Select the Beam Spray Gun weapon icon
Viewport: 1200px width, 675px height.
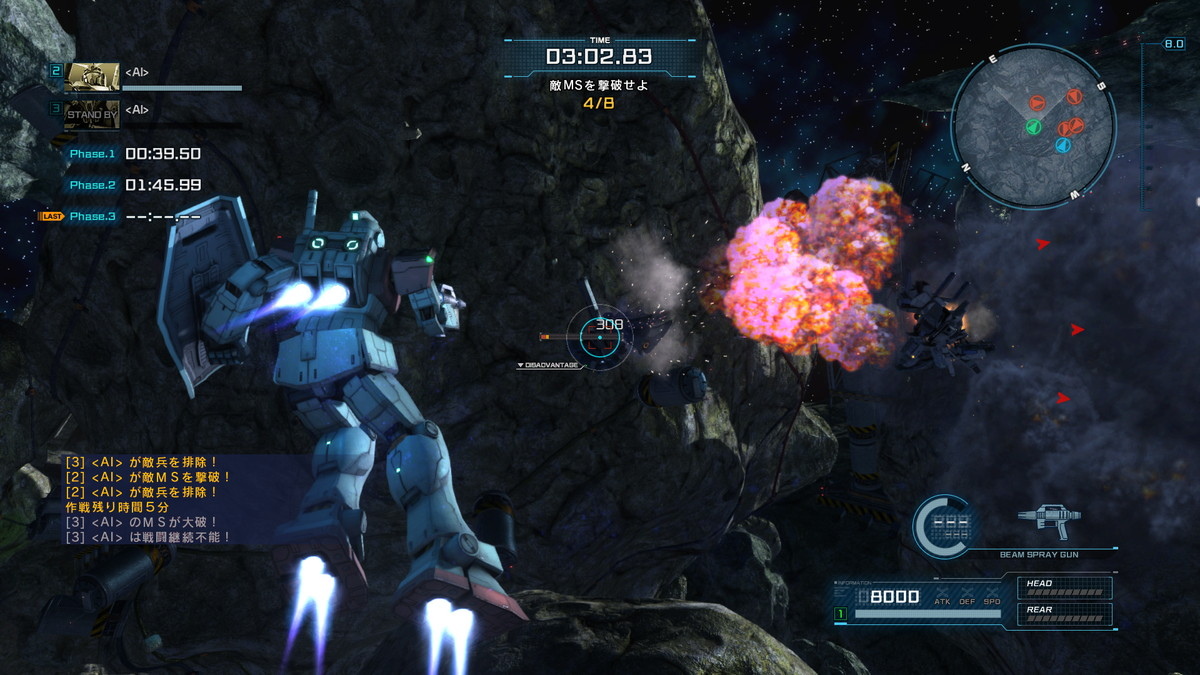(1047, 522)
